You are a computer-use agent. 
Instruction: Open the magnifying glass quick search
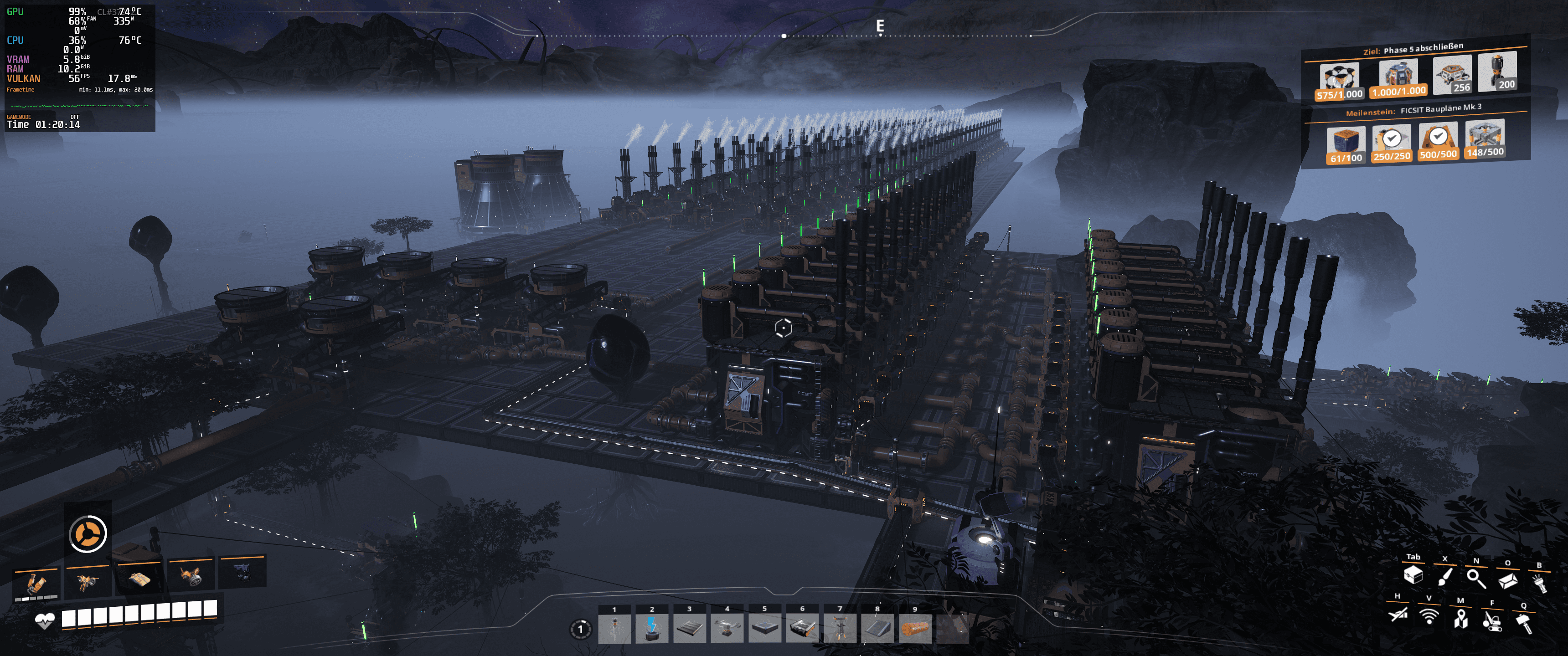[1475, 578]
